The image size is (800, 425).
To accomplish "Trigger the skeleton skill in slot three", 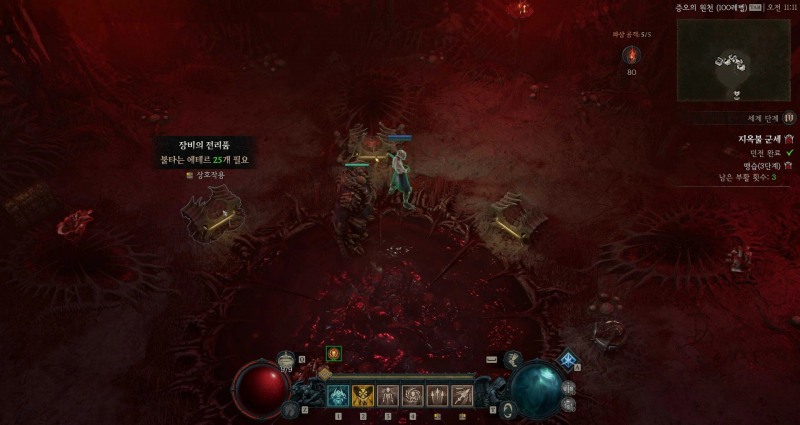I will pos(387,396).
